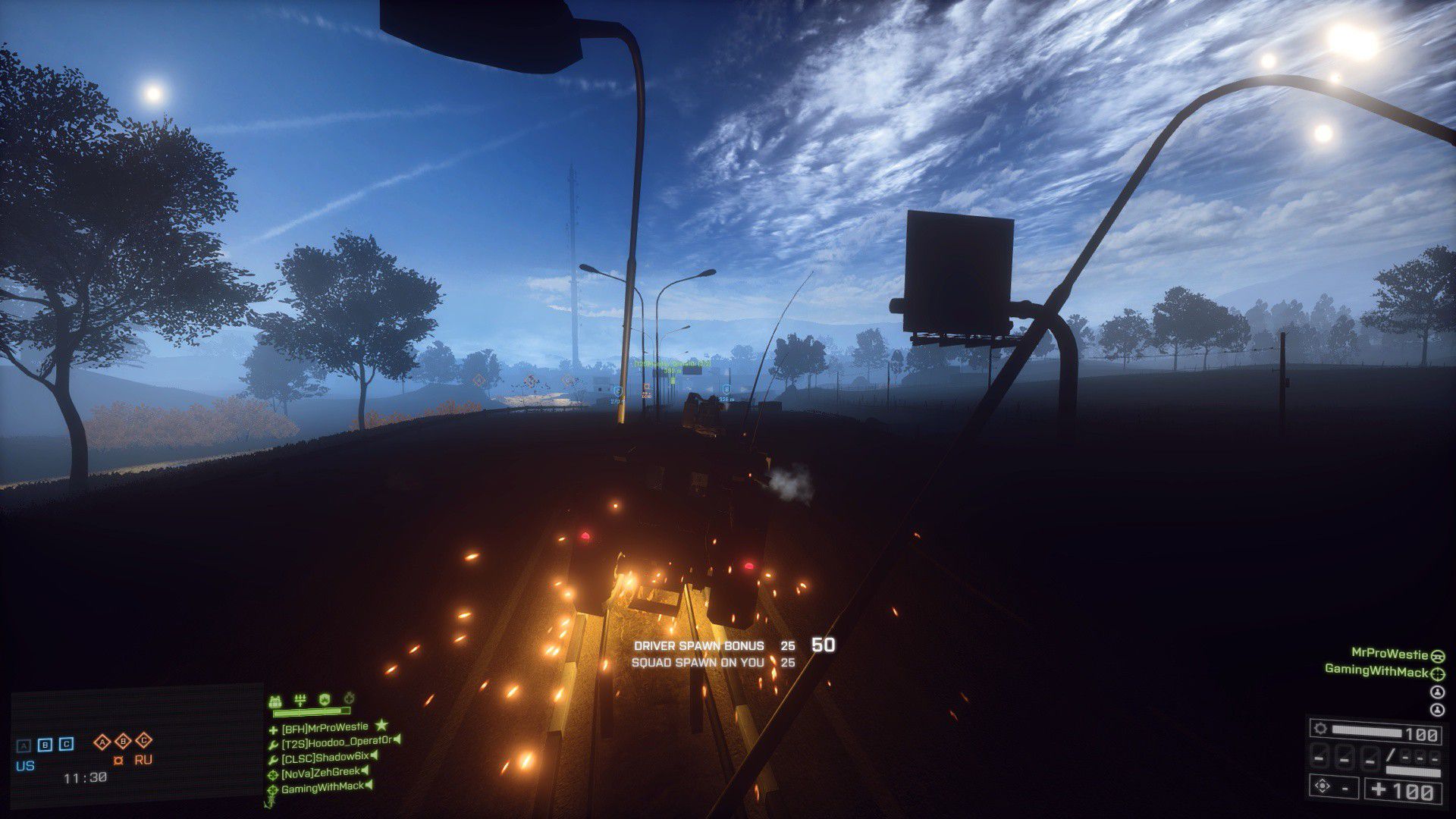
Task: Select the orange diamond A objective flag
Action: pyautogui.click(x=102, y=741)
